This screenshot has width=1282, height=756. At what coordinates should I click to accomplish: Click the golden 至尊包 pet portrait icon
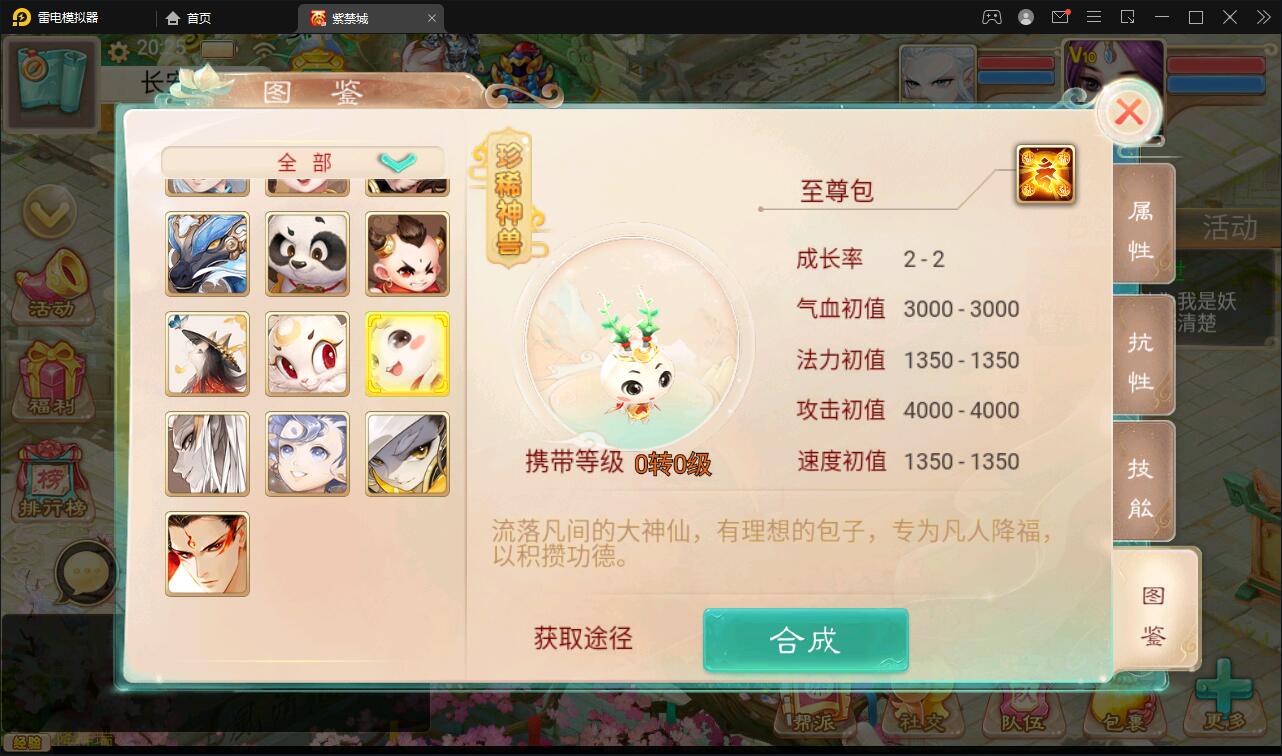tap(1044, 173)
